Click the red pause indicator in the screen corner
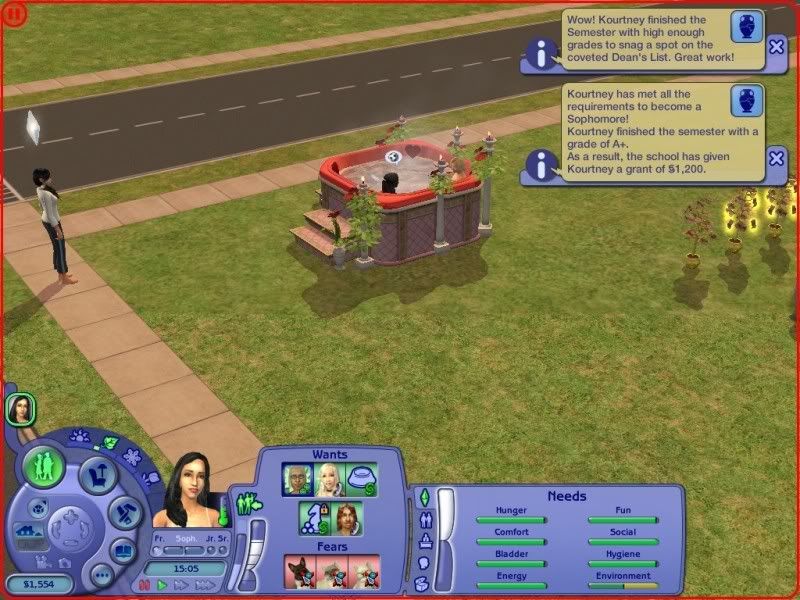 pyautogui.click(x=13, y=13)
